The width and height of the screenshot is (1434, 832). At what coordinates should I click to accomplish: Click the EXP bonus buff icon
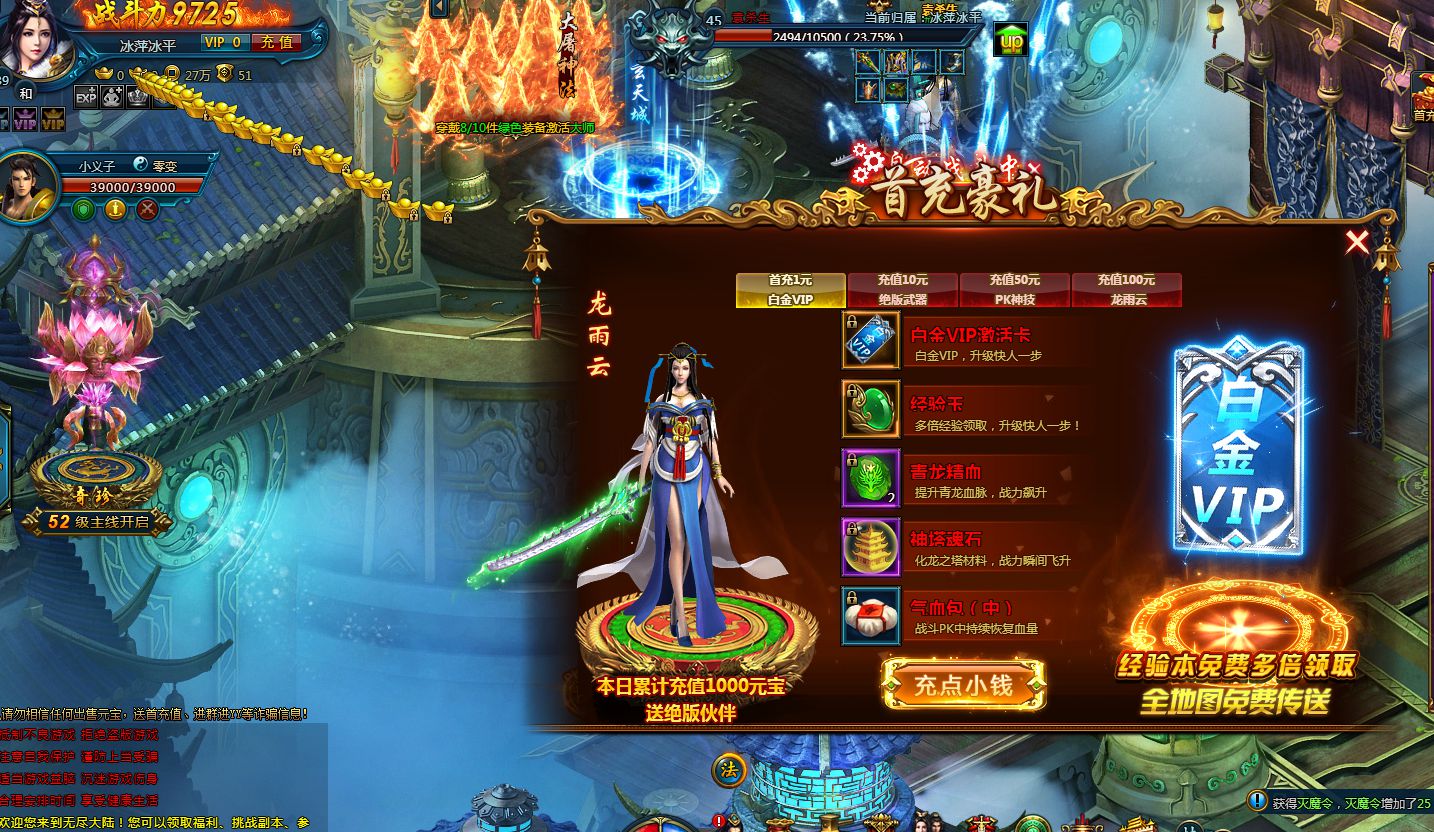[86, 97]
